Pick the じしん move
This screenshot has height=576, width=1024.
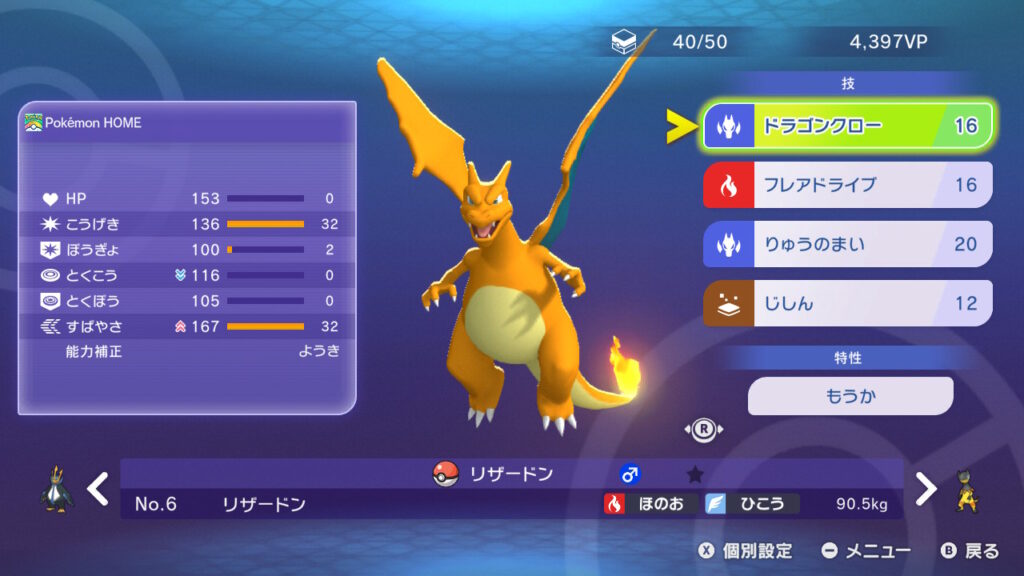847,303
